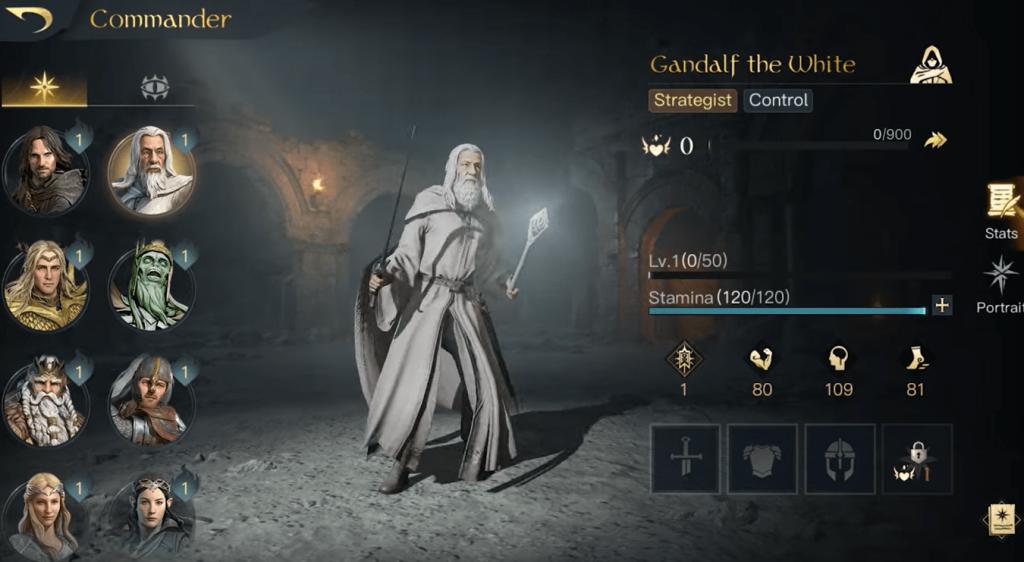Add stamina with the plus button
The image size is (1024, 562).
click(941, 305)
